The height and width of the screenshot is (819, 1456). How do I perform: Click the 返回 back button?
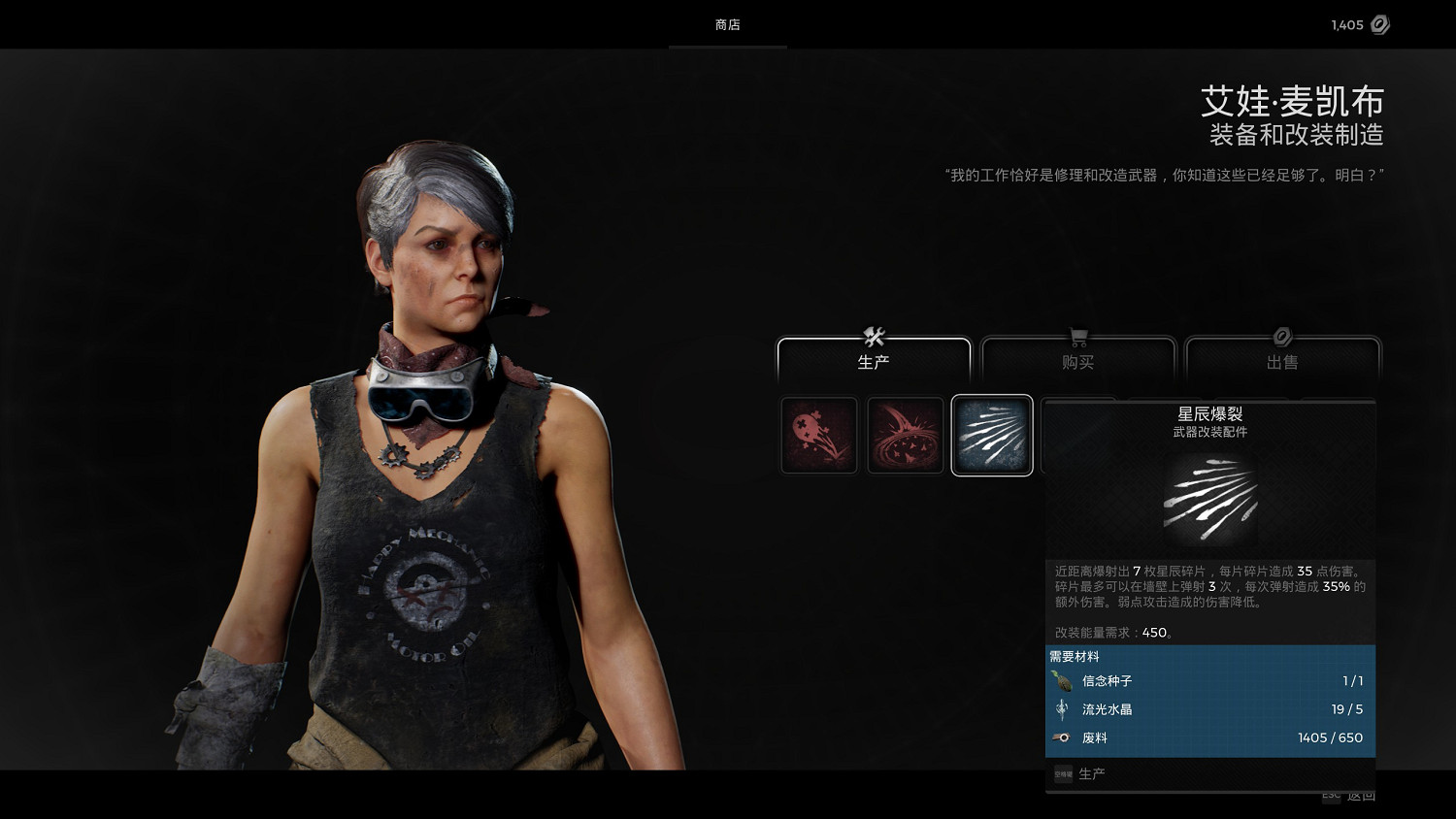pos(1362,797)
